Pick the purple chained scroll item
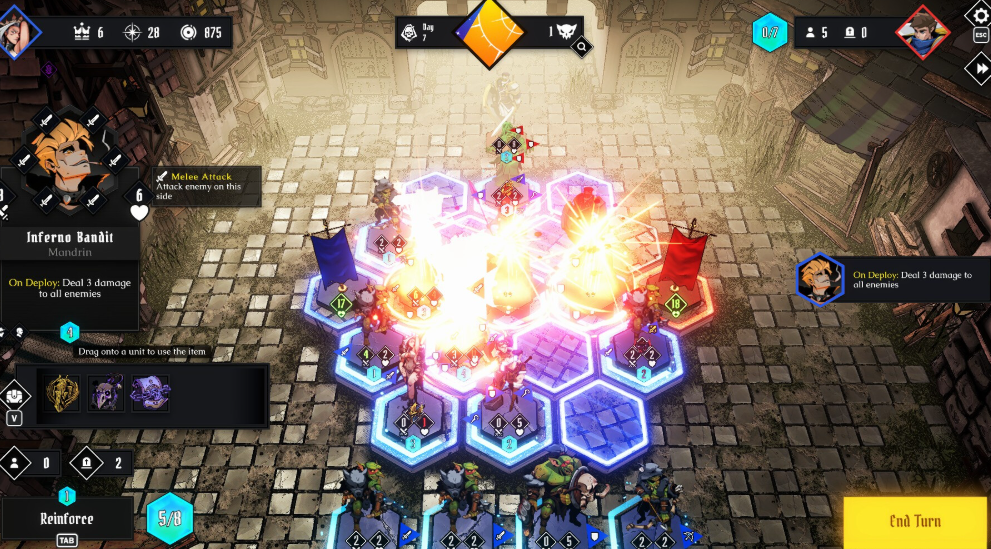 coord(150,394)
